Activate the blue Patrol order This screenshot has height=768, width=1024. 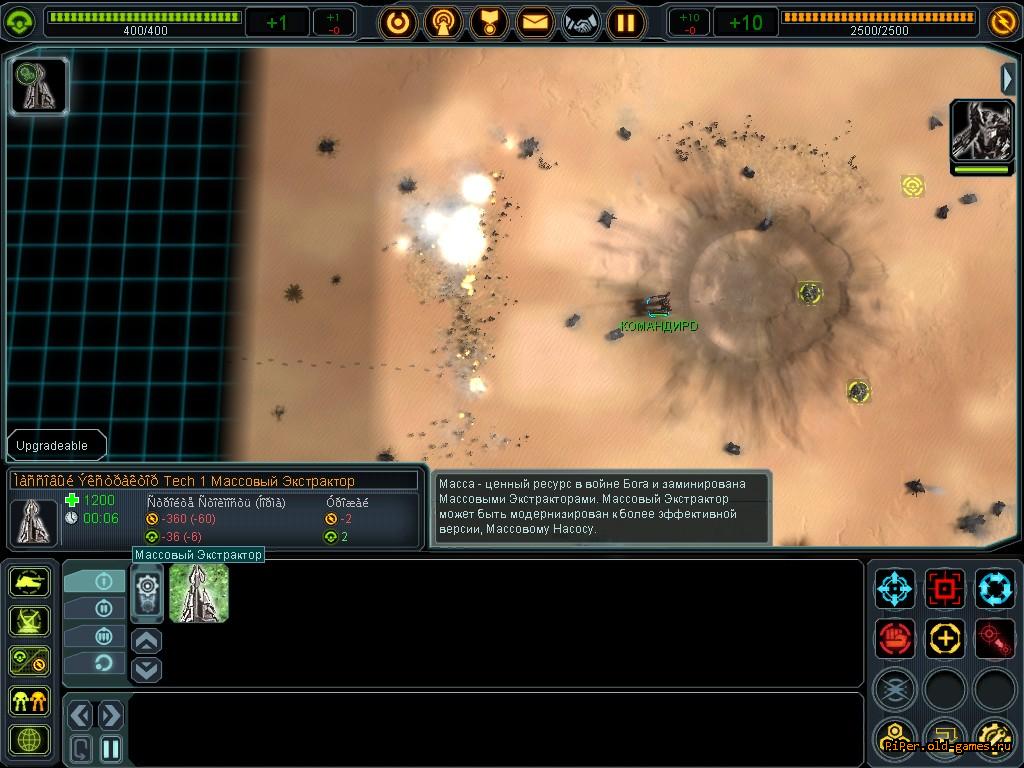coord(995,588)
